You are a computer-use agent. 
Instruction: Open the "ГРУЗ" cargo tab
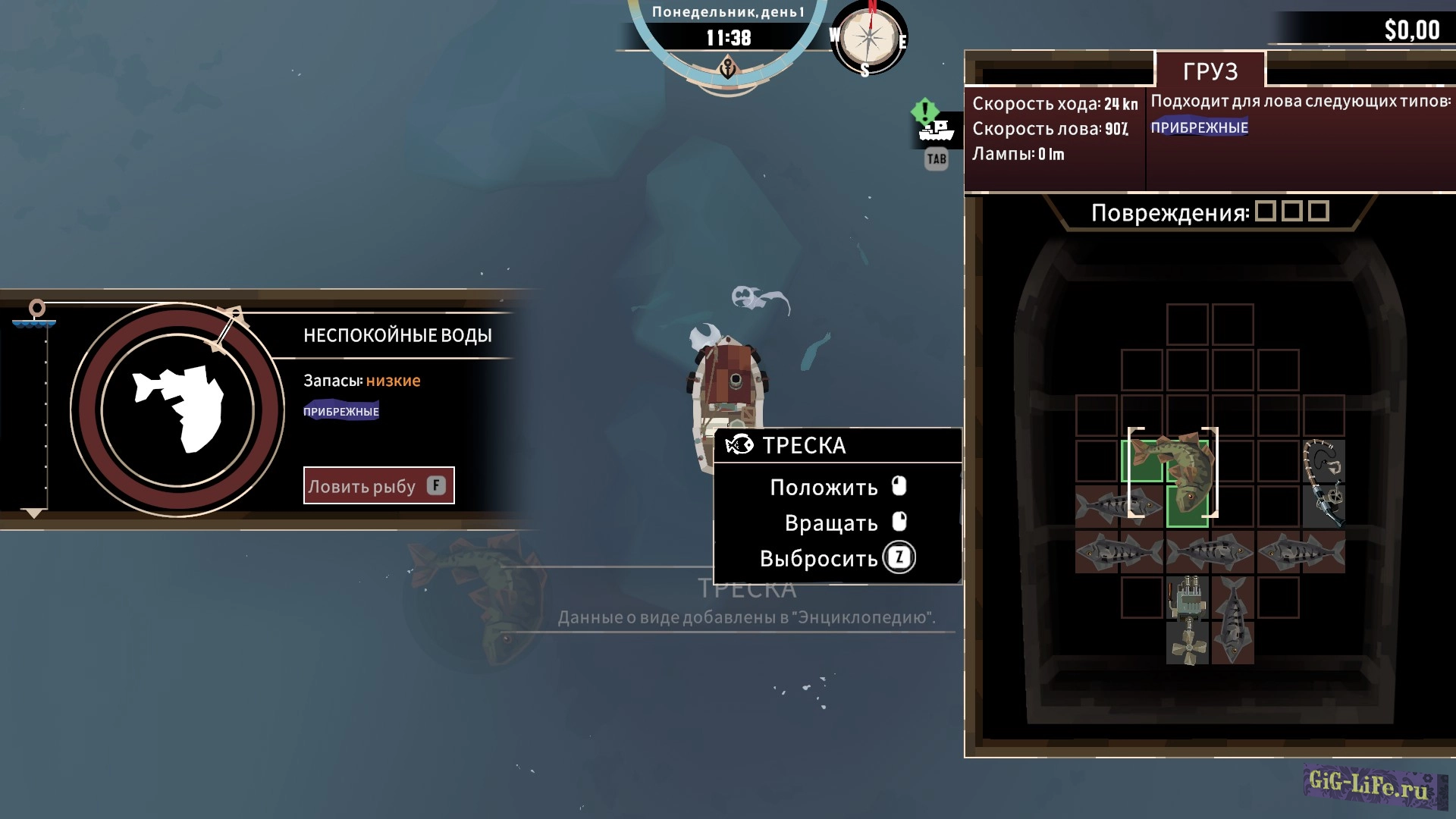(1210, 71)
